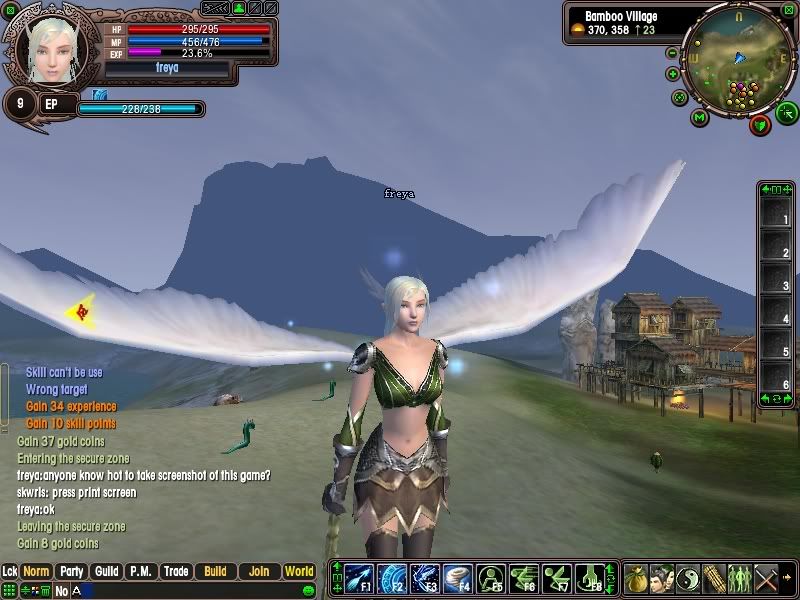Use the F4 whirlwind skill
Screen dimensions: 800x600
coord(457,579)
